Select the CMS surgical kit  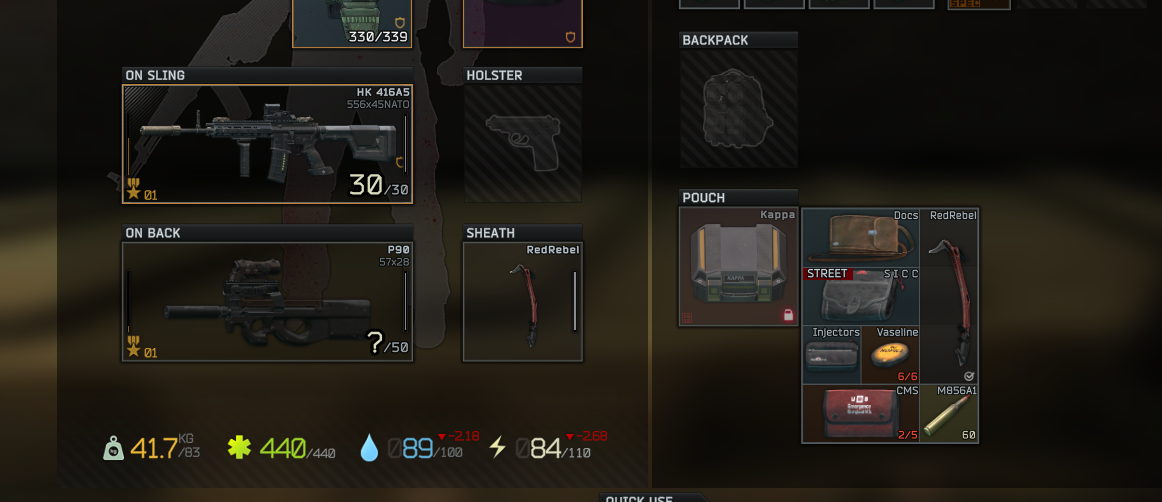[x=860, y=413]
